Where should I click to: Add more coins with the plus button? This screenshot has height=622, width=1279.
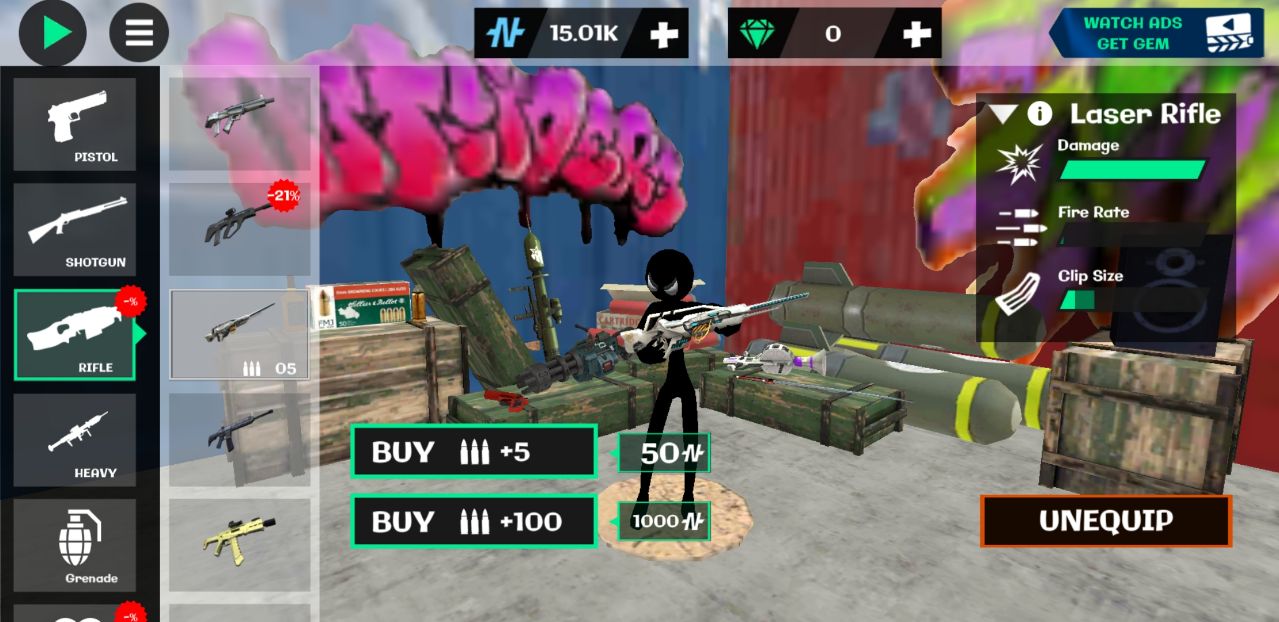[664, 34]
